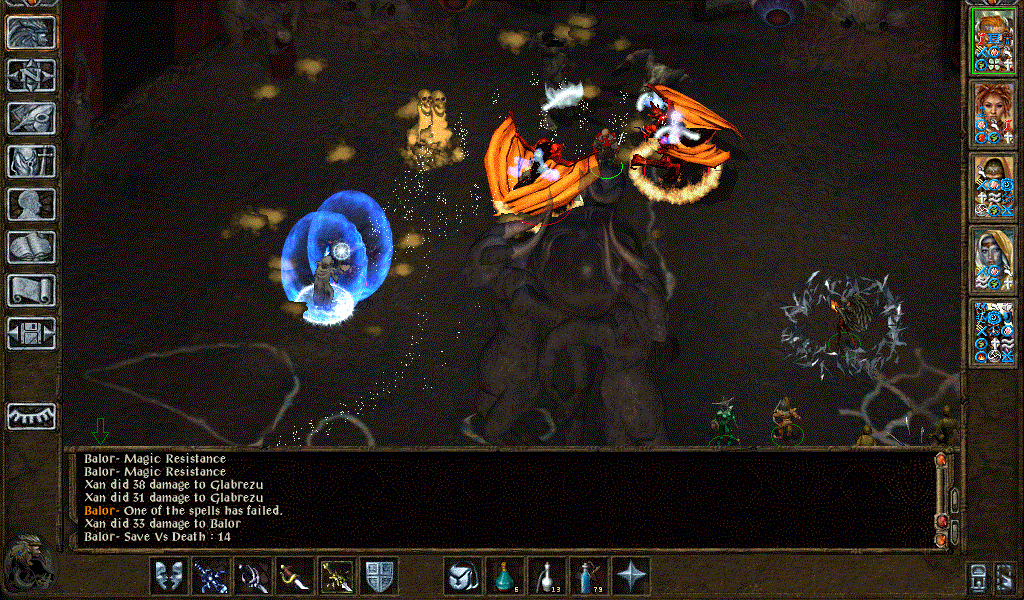
Task: Open the save and options menu via the floppy-disk icon
Action: (31, 332)
